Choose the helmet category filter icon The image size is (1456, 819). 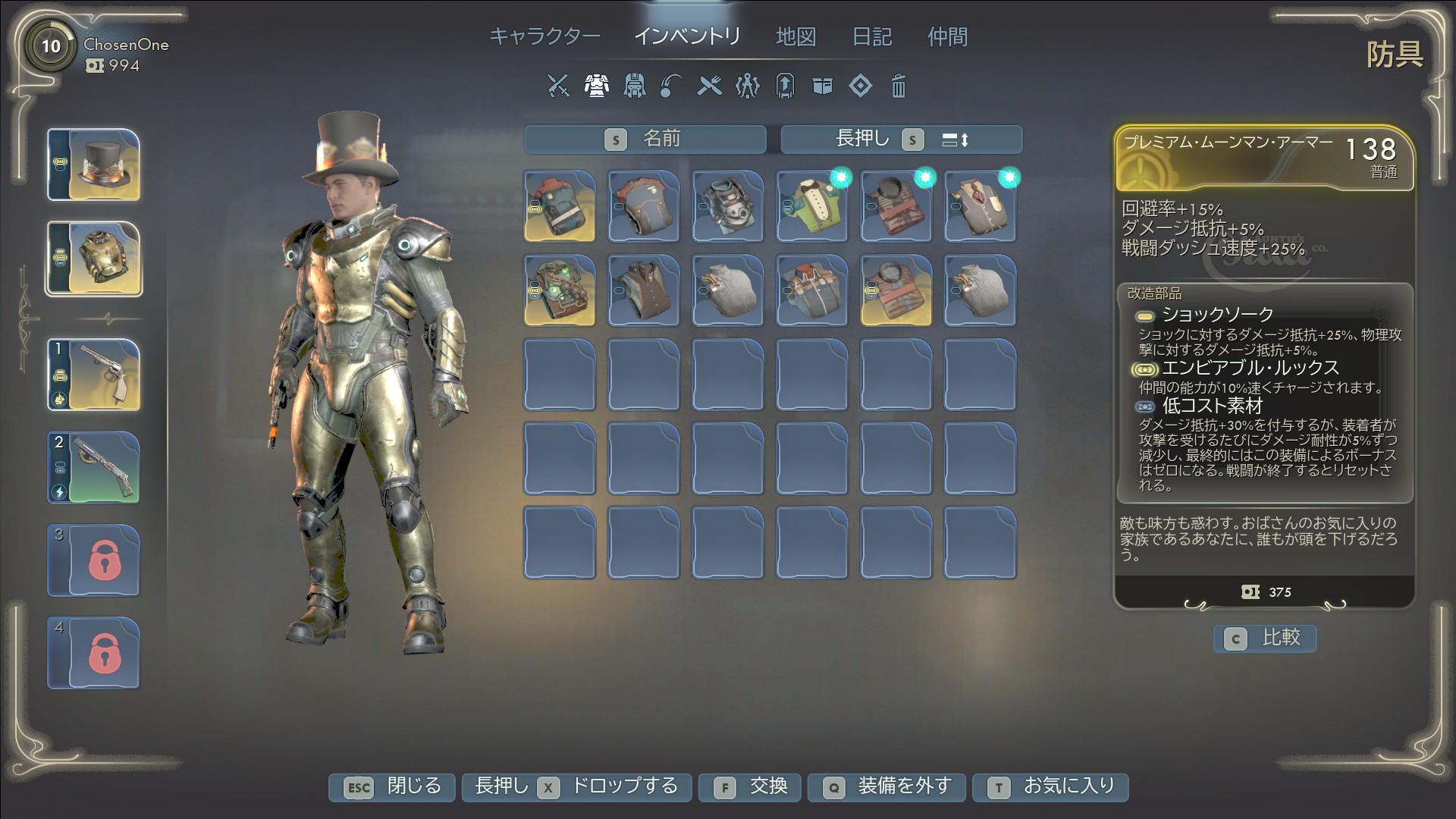[634, 86]
